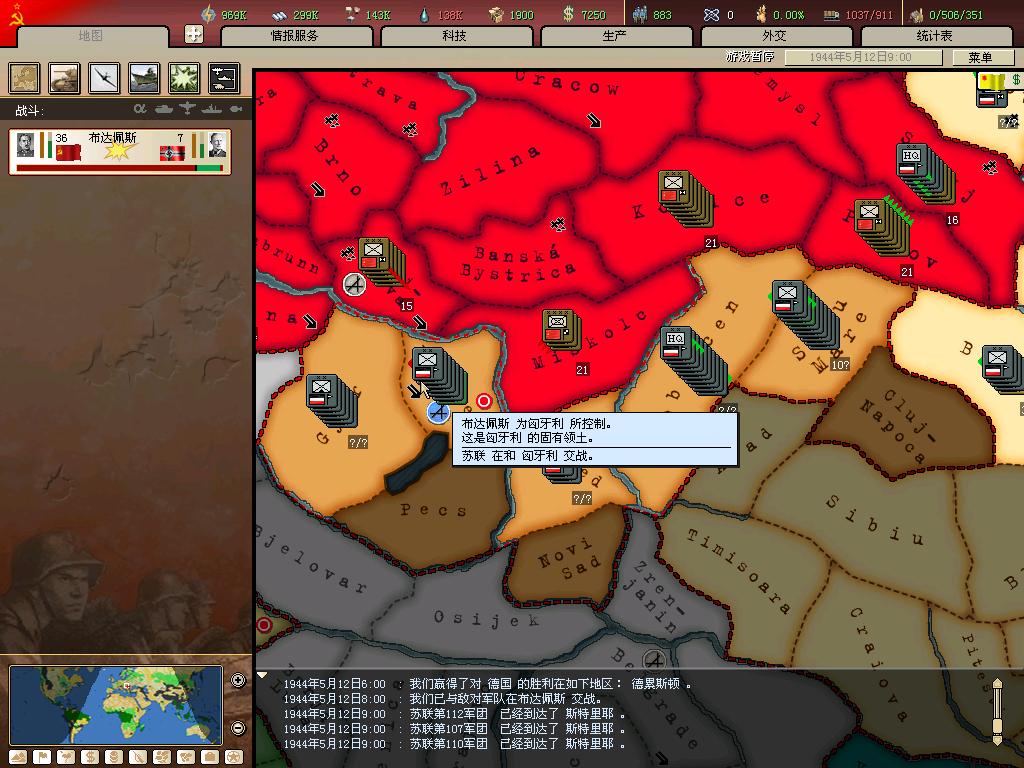1024x768 pixels.
Task: Zoom out with the minimap minus button
Action: (238, 728)
